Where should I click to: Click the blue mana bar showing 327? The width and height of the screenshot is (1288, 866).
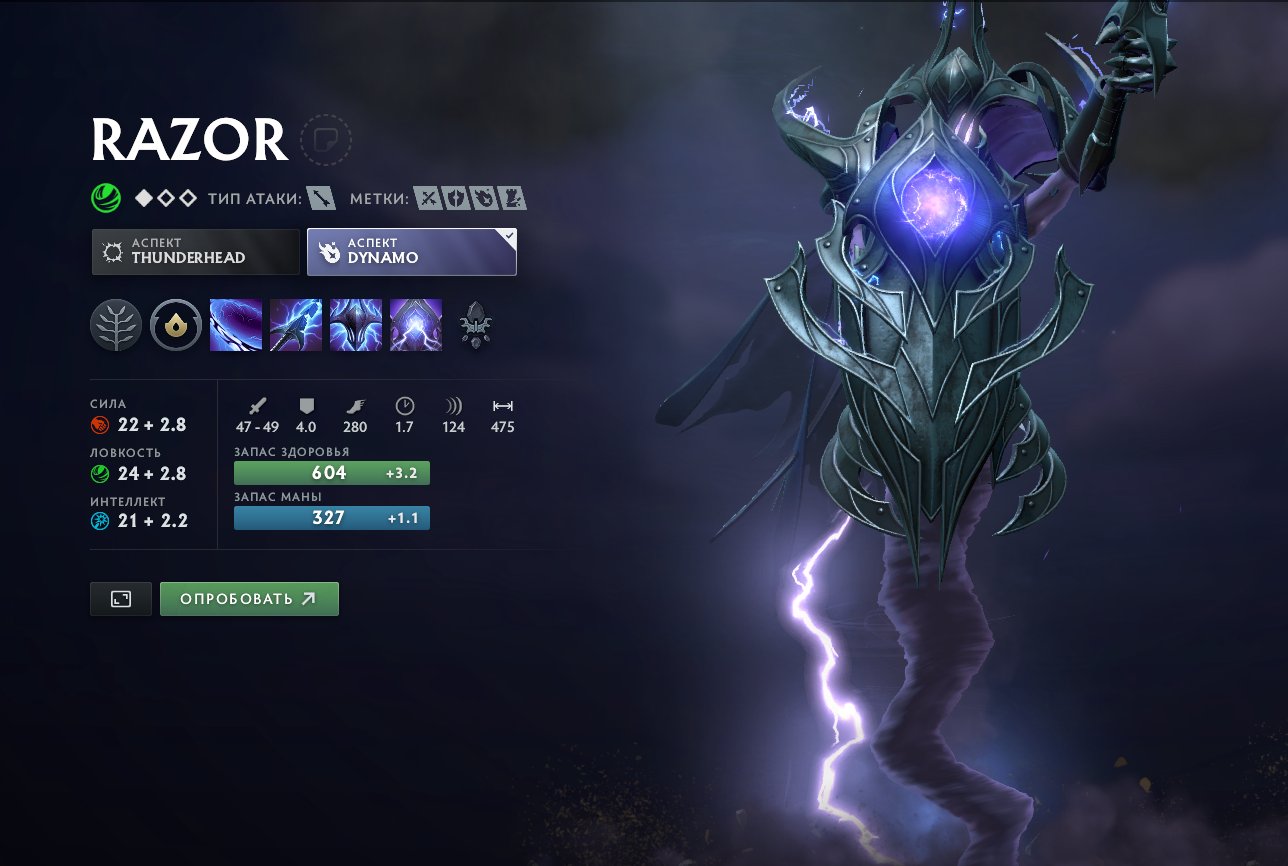pyautogui.click(x=331, y=518)
